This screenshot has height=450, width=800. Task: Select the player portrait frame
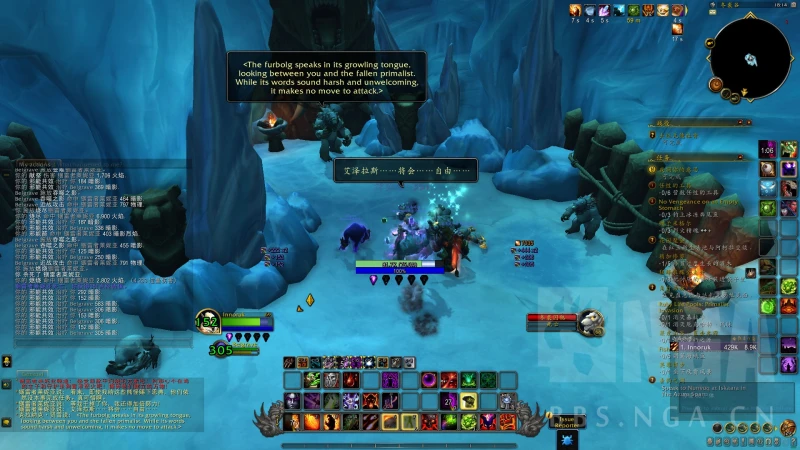tap(209, 322)
